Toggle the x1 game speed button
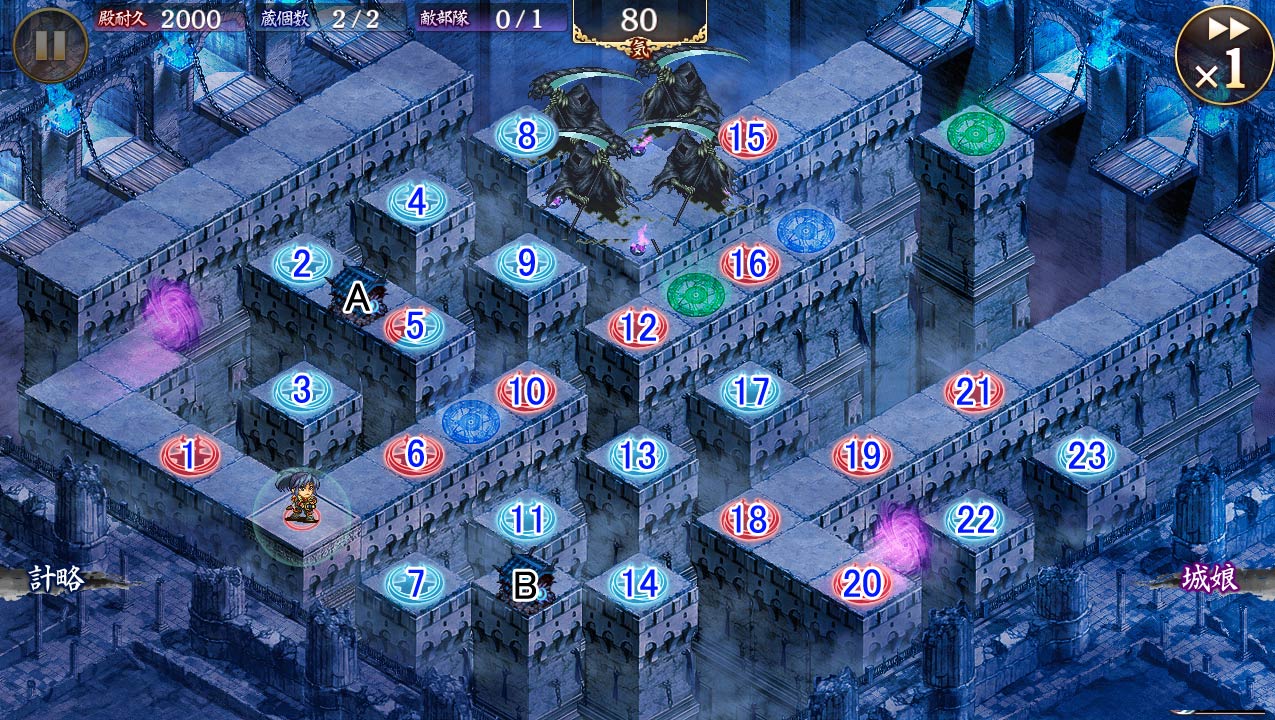1275x720 pixels. pyautogui.click(x=1223, y=55)
